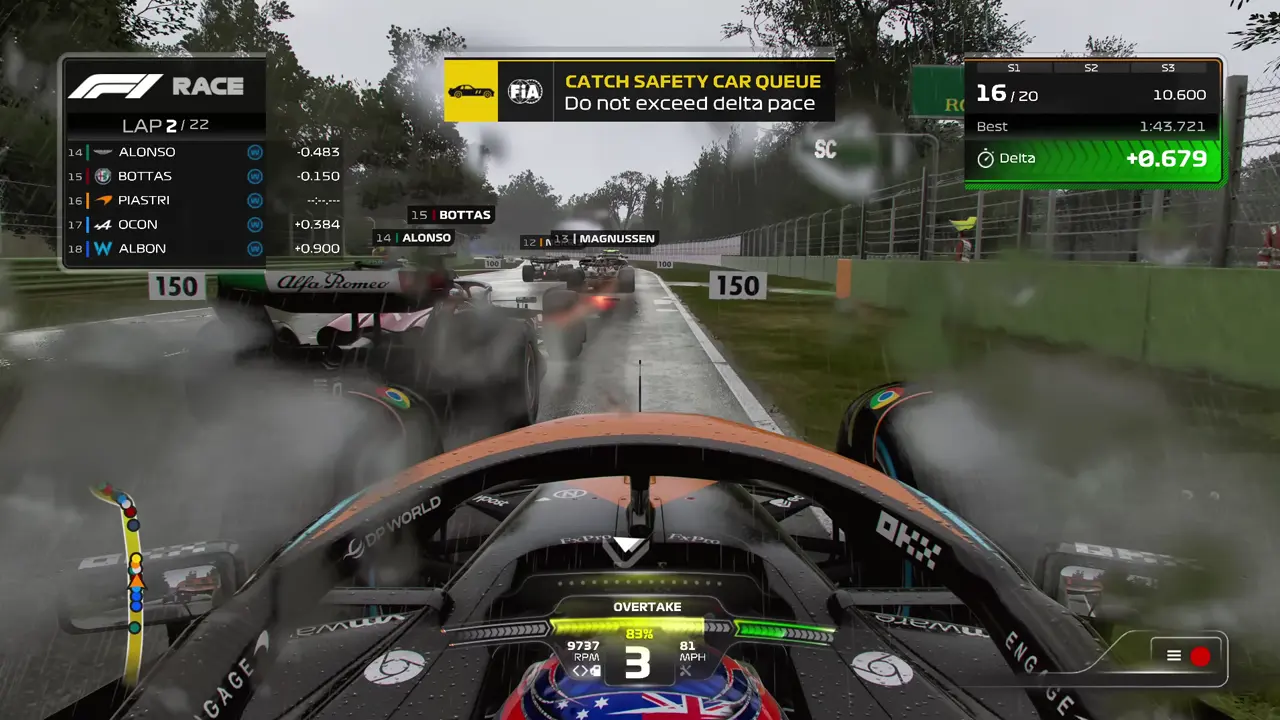The image size is (1280, 720).
Task: Choose Piastri in the race leaderboard
Action: [200, 200]
